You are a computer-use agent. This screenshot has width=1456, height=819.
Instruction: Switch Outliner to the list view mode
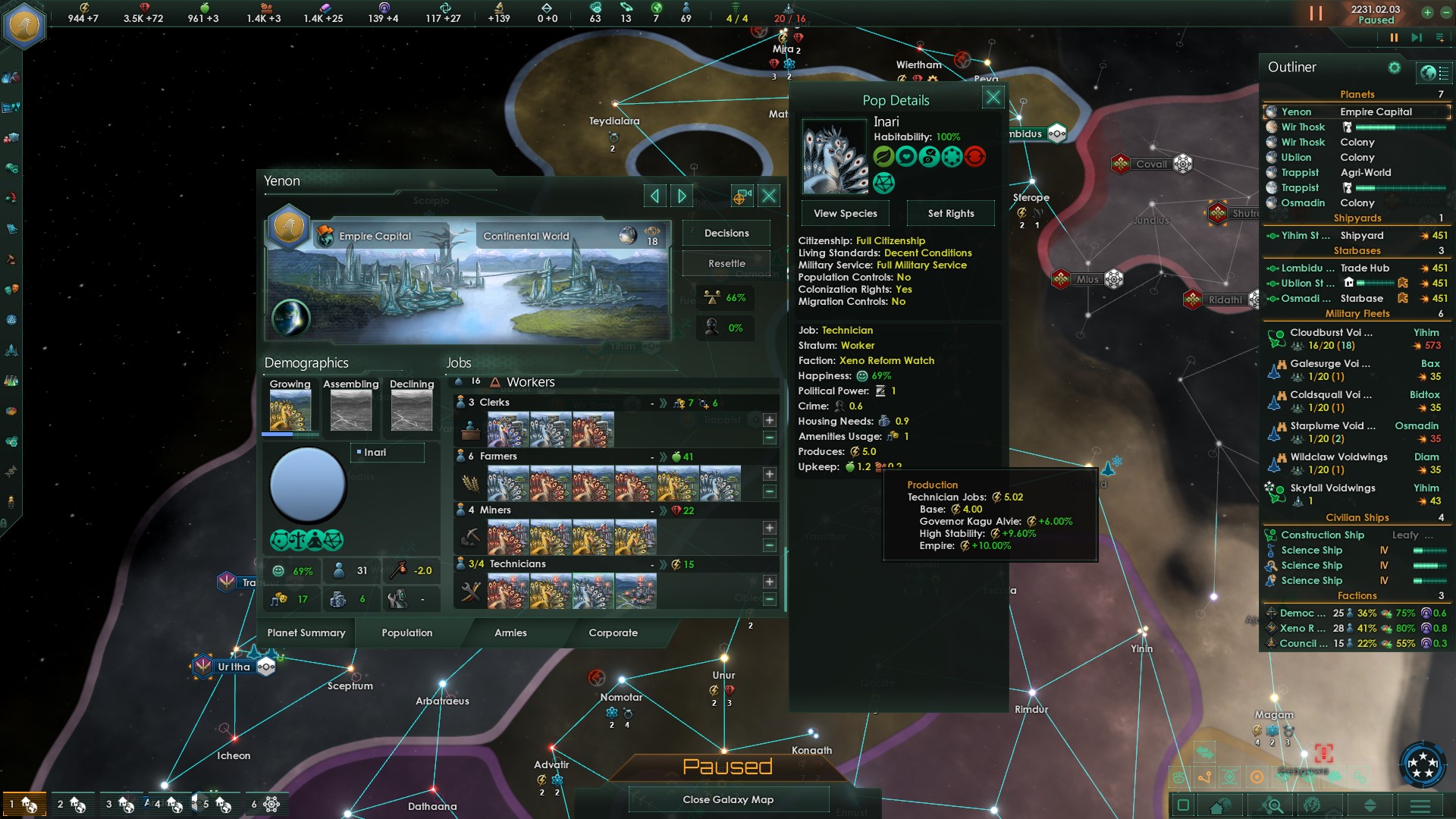coord(1444,73)
